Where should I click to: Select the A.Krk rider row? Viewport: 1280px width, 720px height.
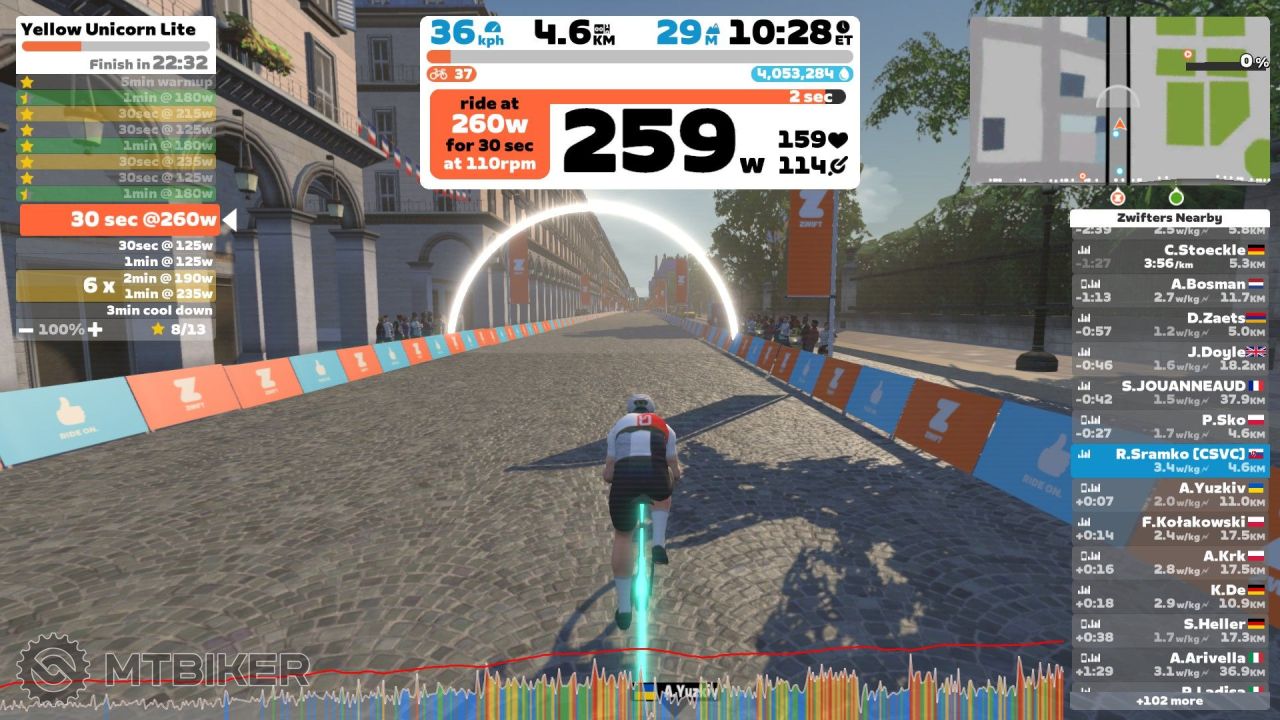(1169, 563)
